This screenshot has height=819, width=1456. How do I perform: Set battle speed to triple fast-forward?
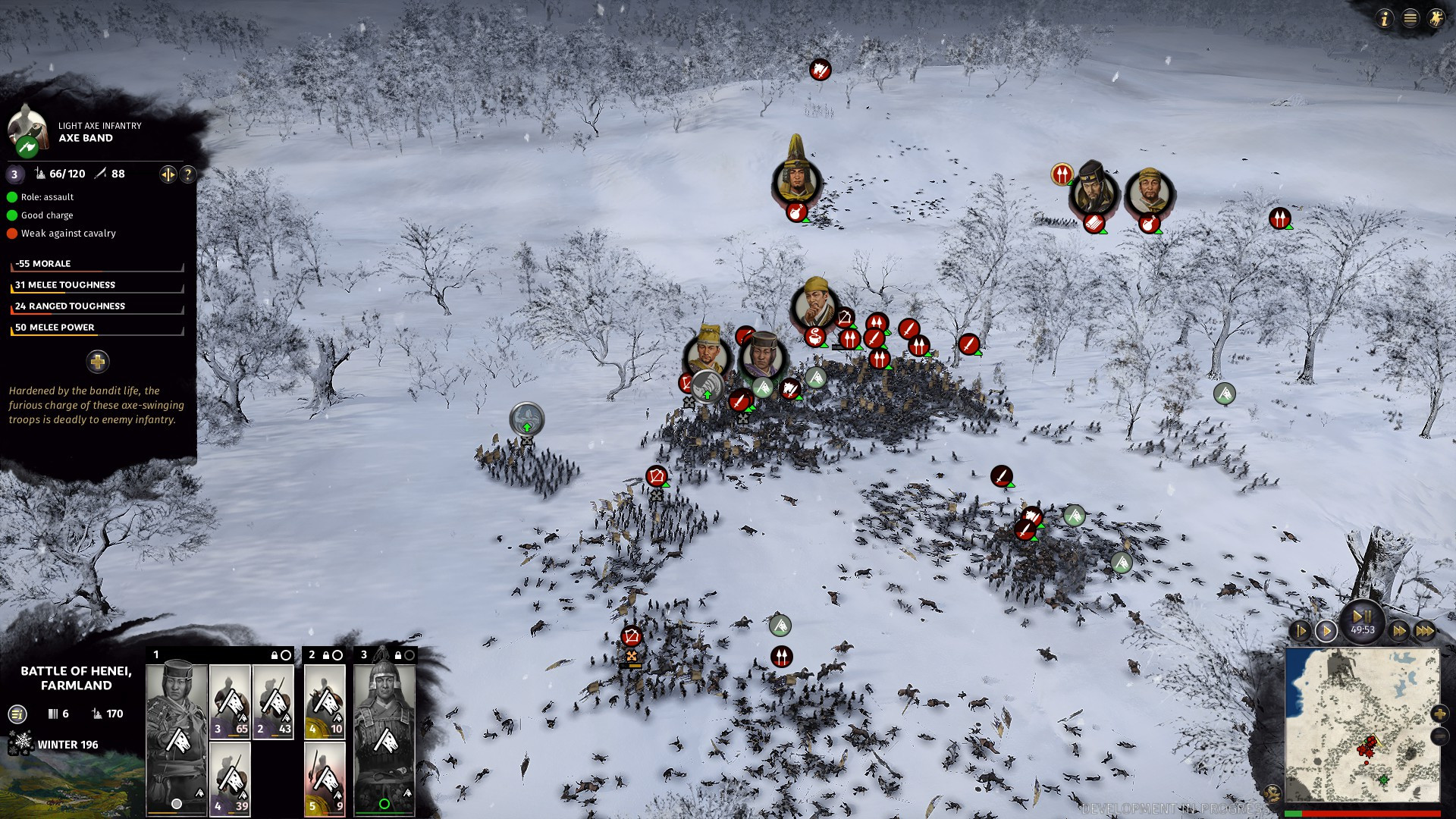[x=1425, y=631]
